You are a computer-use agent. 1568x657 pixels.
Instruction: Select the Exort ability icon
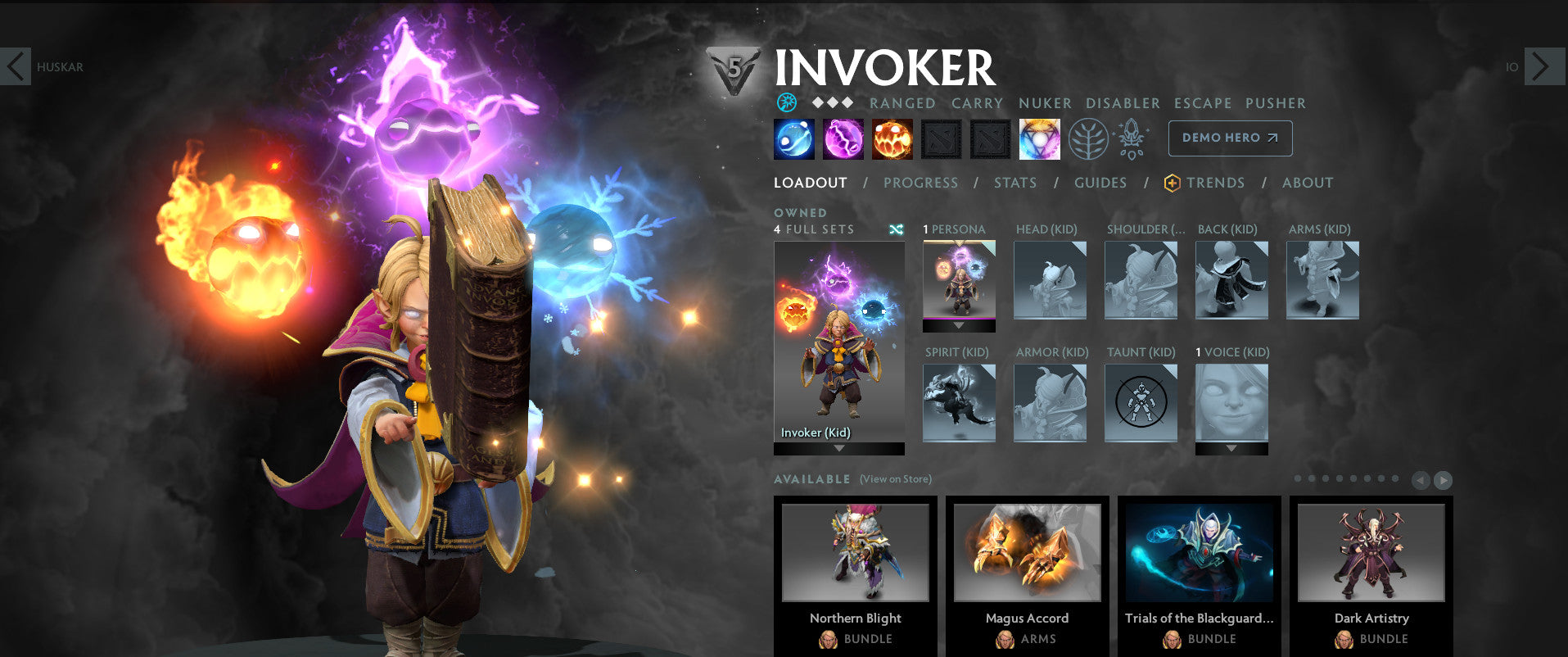891,138
